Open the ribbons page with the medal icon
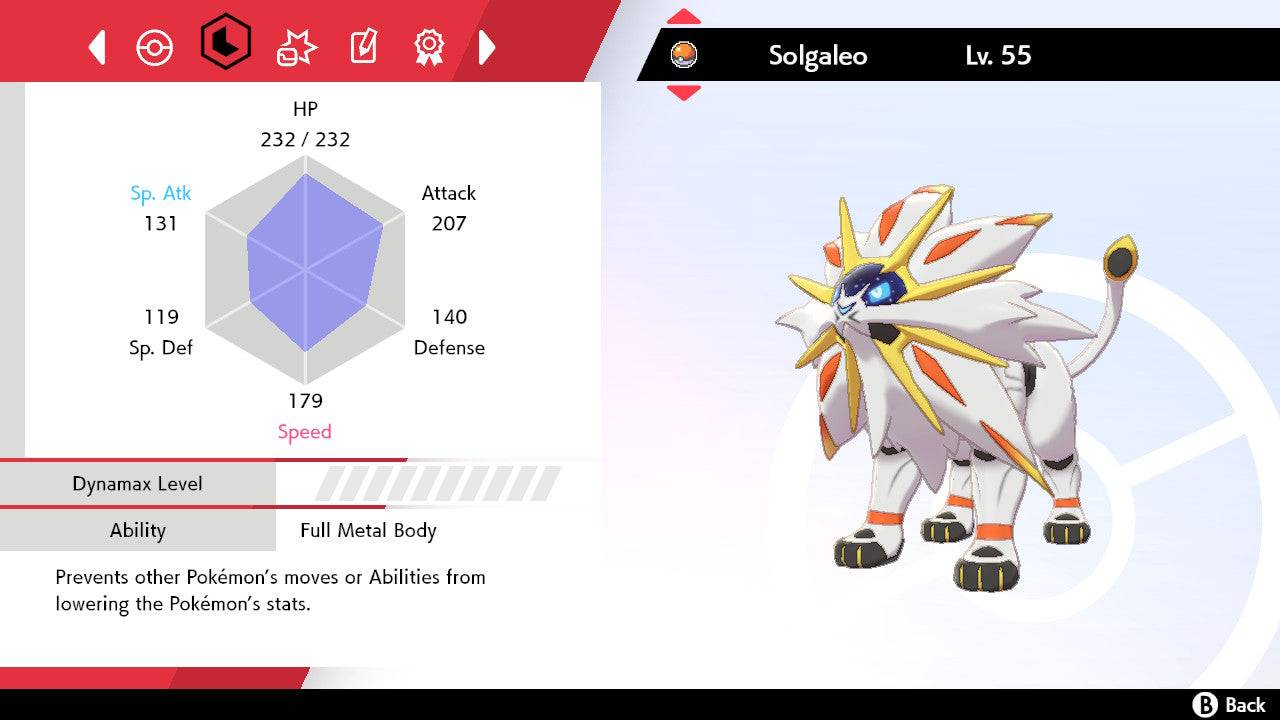The image size is (1280, 720). [x=430, y=45]
